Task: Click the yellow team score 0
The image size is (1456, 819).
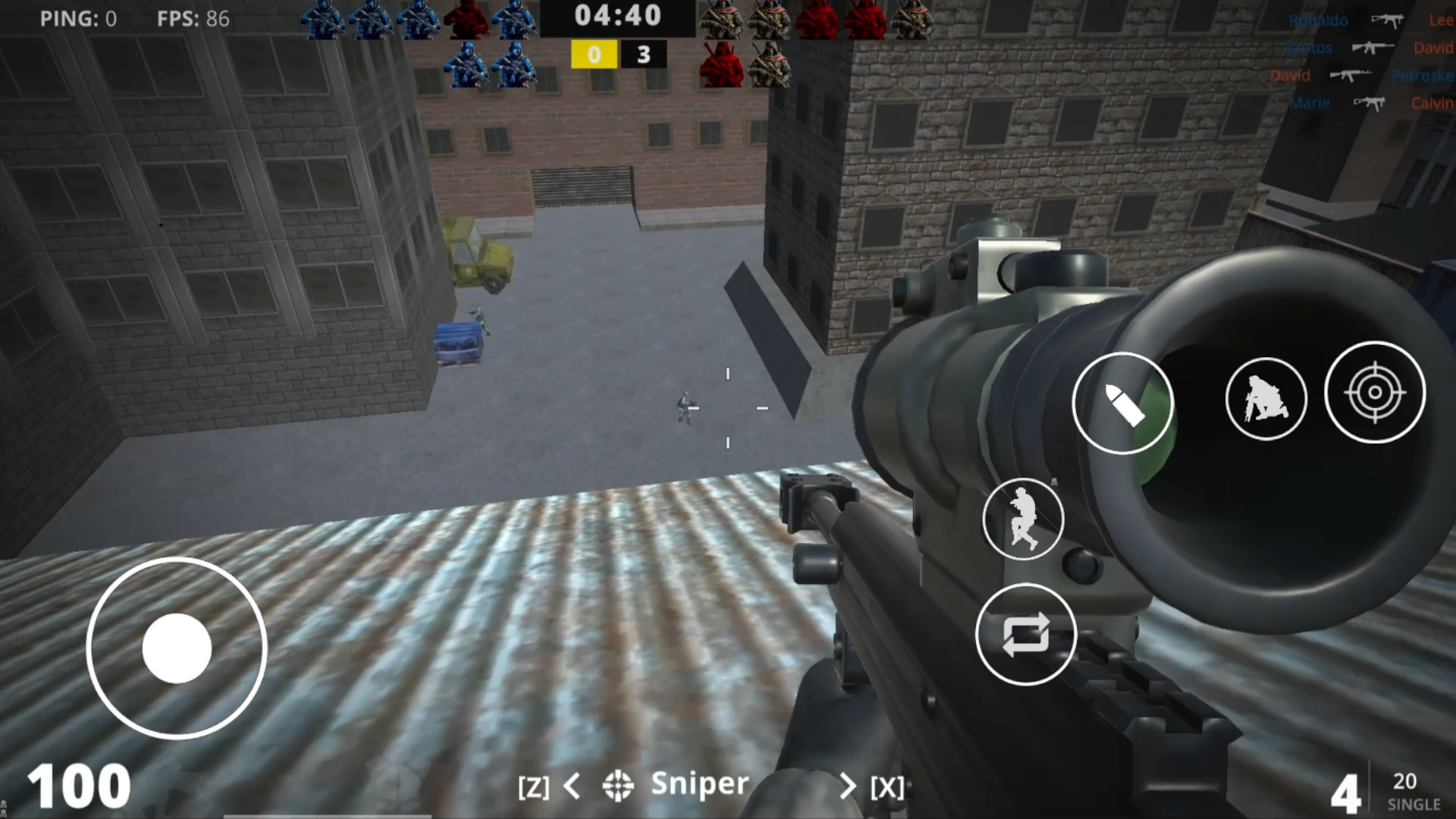Action: (594, 55)
